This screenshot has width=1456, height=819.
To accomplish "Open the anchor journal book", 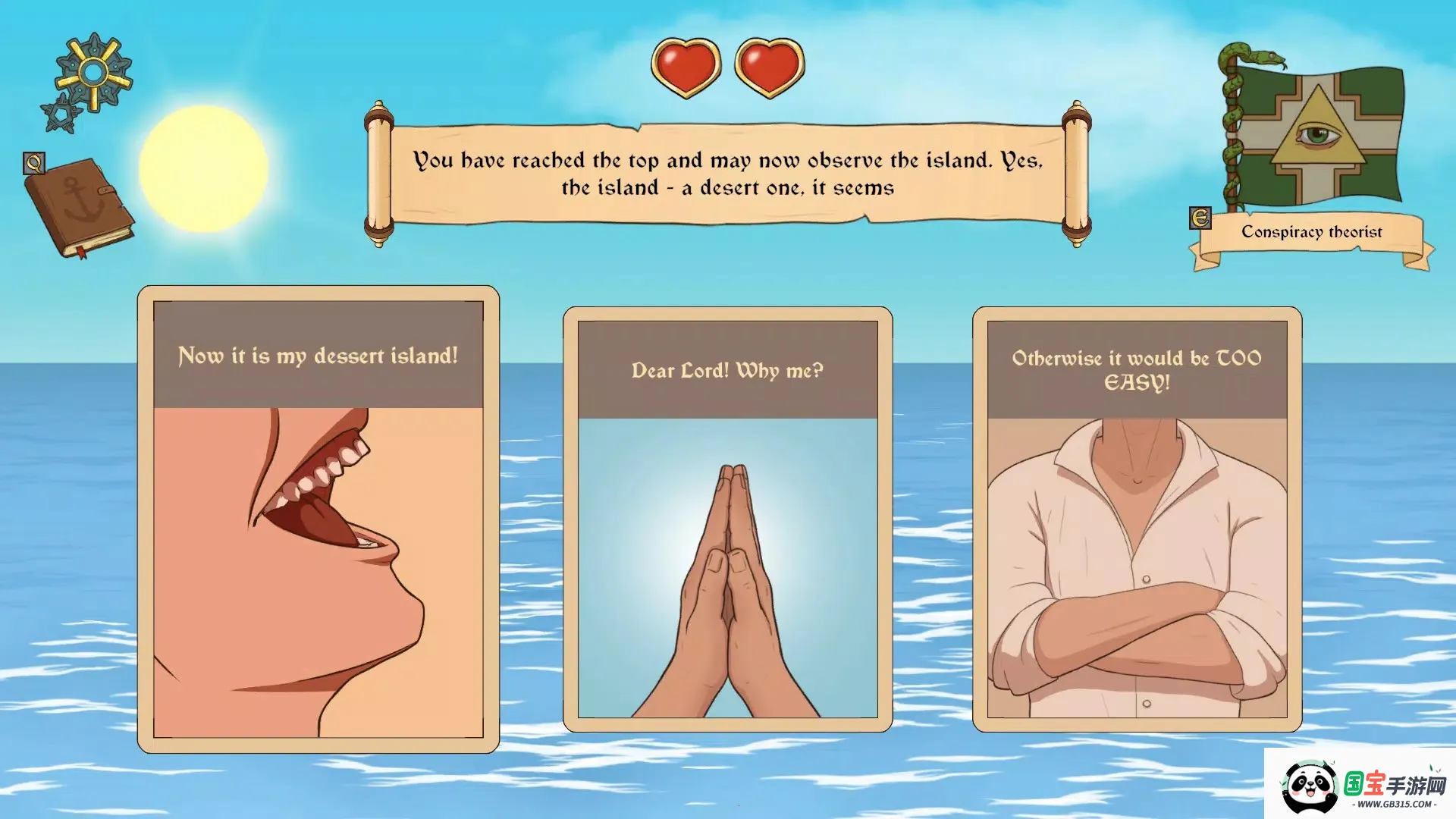I will tap(80, 206).
